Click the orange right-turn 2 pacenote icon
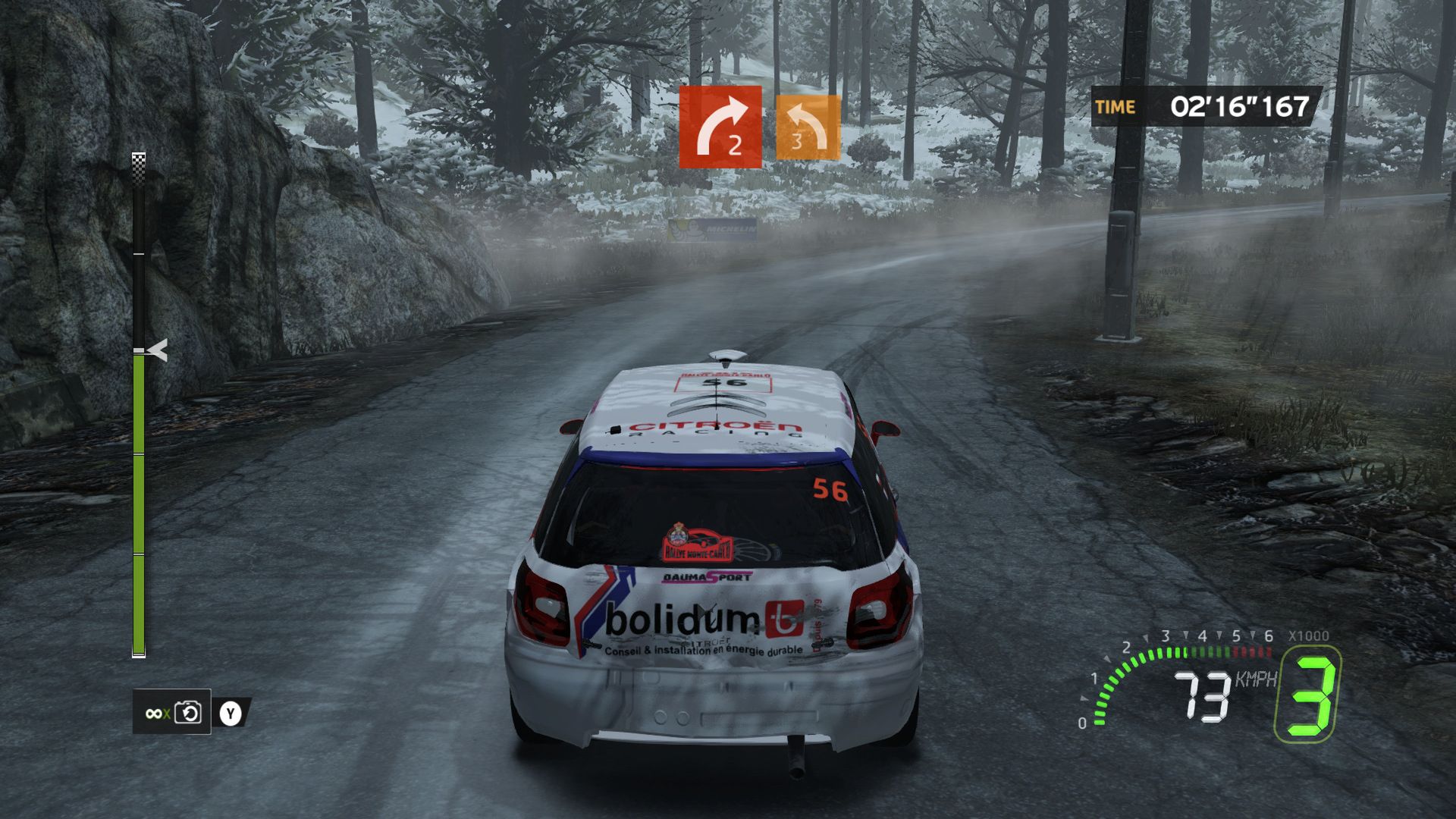The image size is (1456, 819). tap(720, 125)
